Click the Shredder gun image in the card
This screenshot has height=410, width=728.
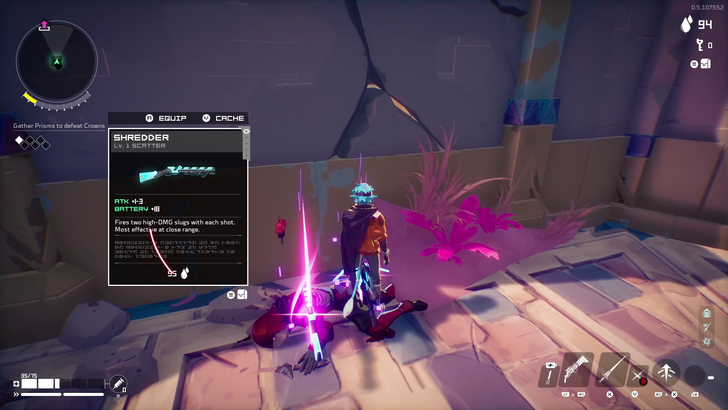tap(178, 174)
